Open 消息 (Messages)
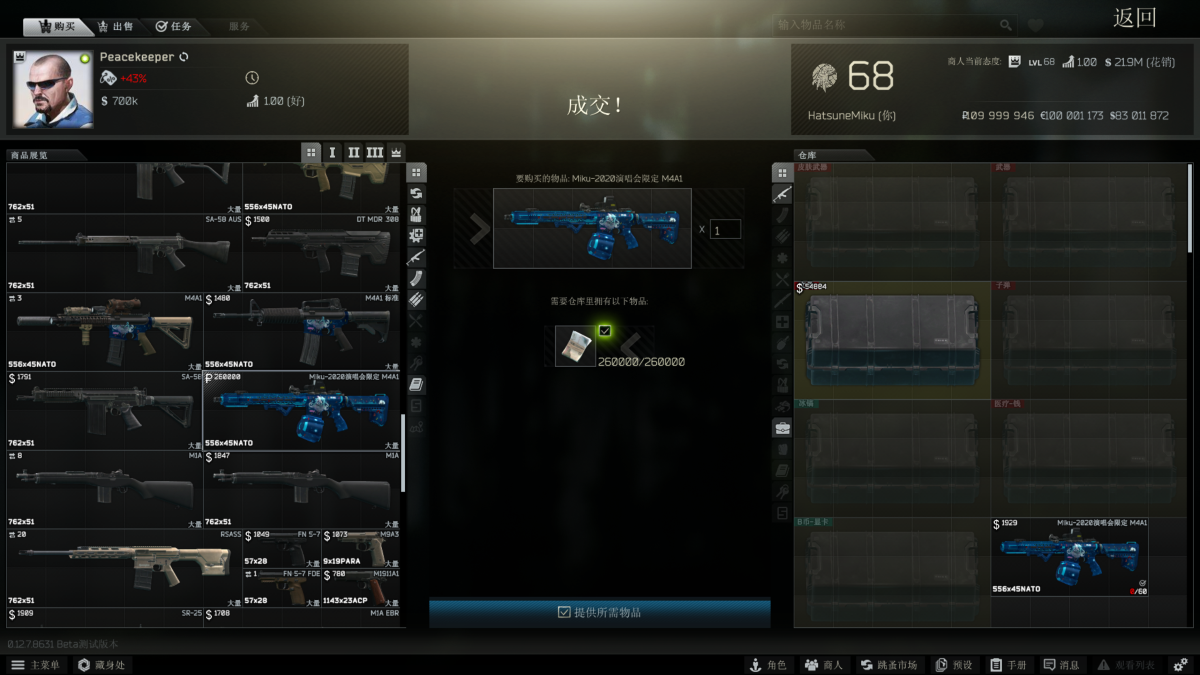This screenshot has width=1200, height=675. click(x=1061, y=665)
